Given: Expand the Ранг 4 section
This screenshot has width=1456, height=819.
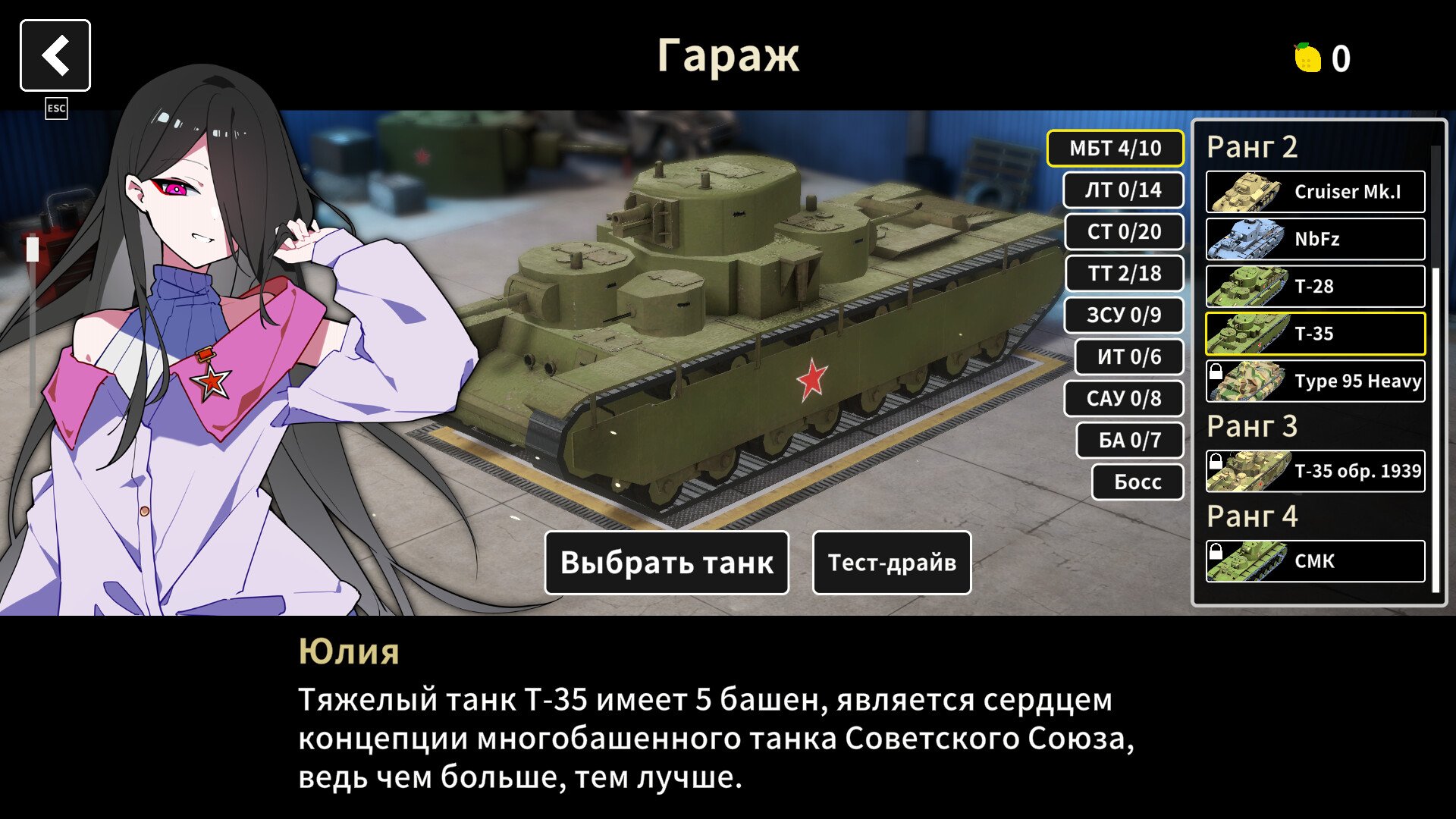Looking at the screenshot, I should pos(1253,516).
